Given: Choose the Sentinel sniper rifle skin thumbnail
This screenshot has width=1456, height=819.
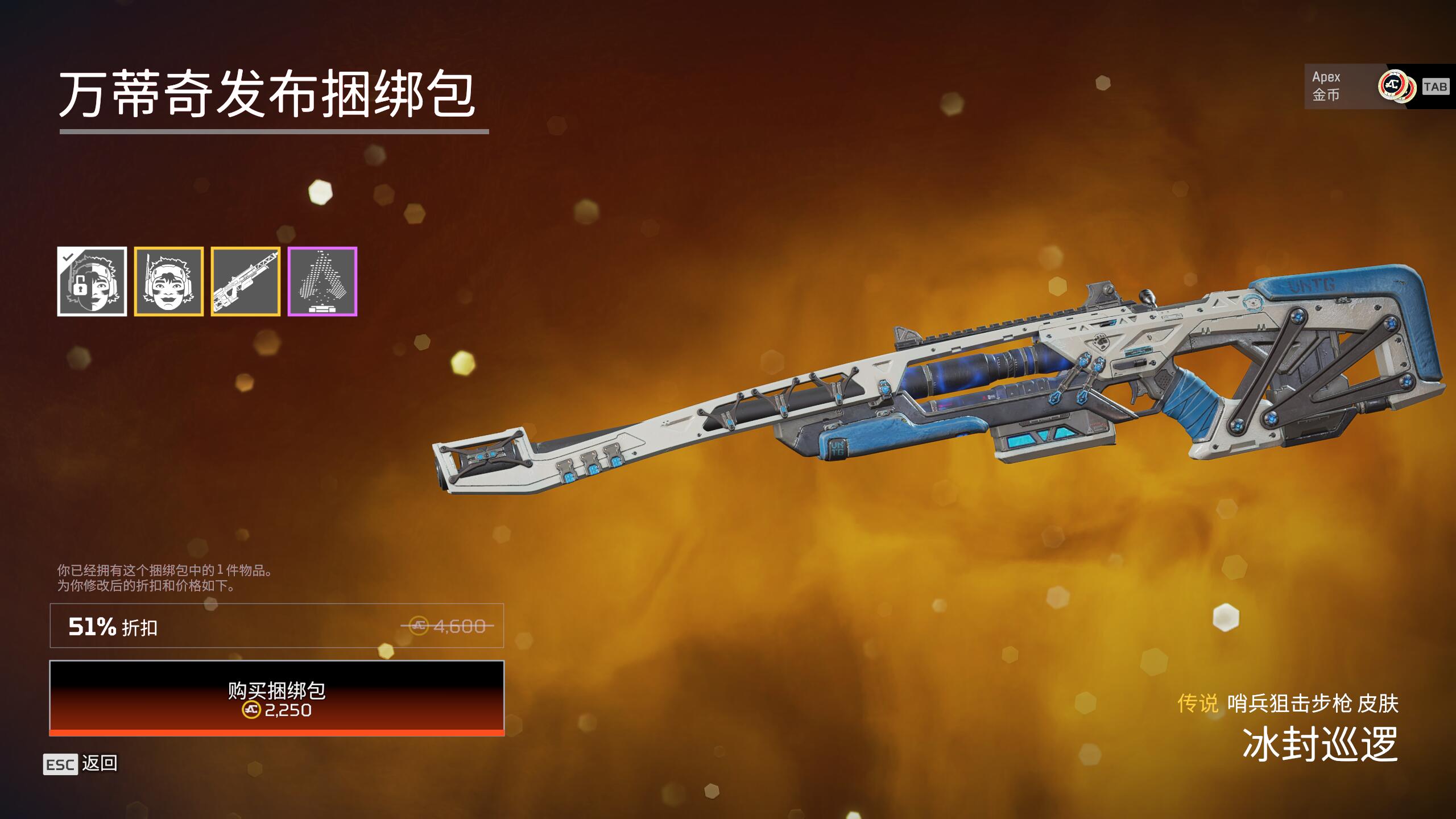Looking at the screenshot, I should tap(246, 282).
